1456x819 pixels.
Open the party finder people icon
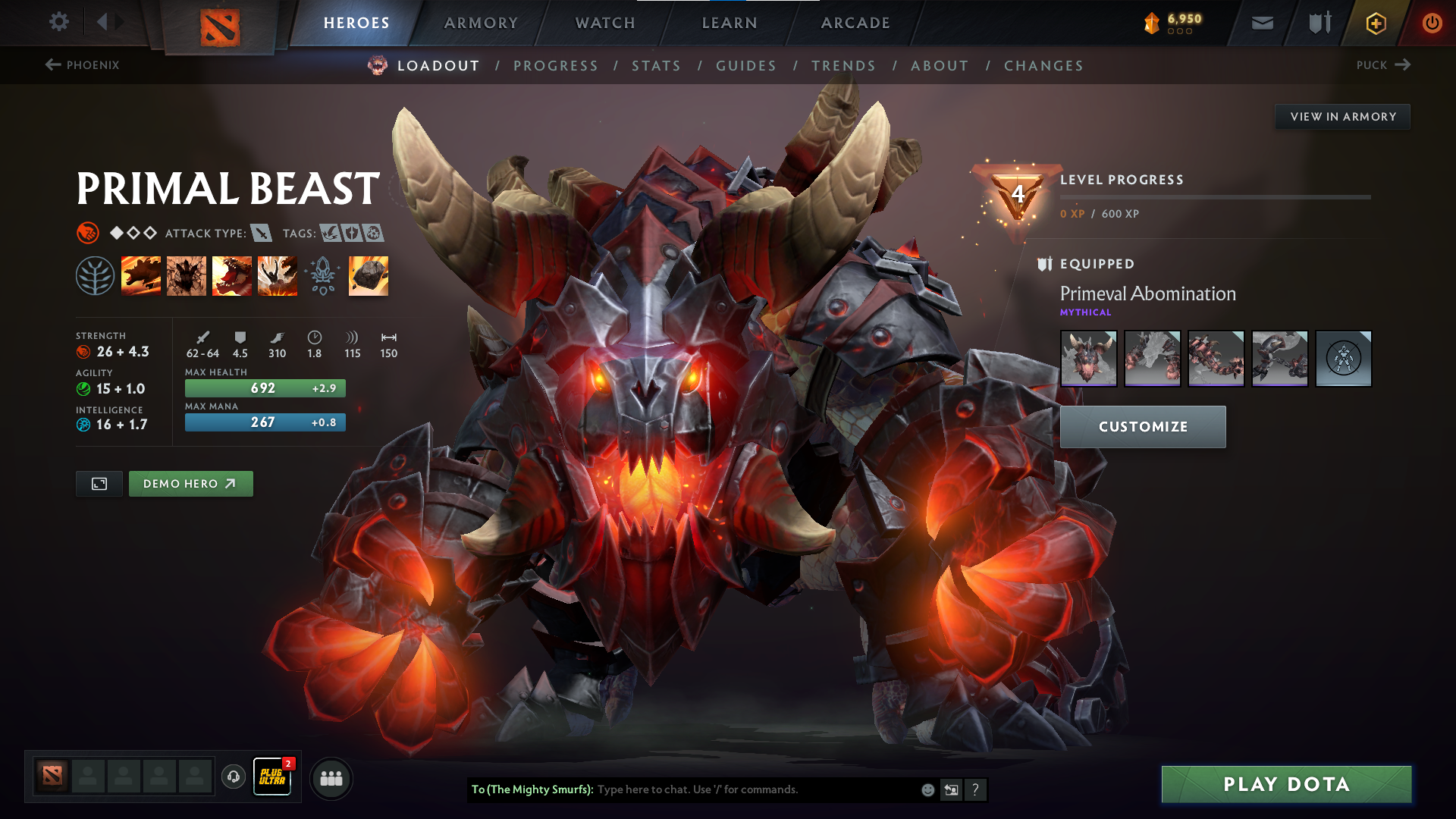pyautogui.click(x=331, y=777)
